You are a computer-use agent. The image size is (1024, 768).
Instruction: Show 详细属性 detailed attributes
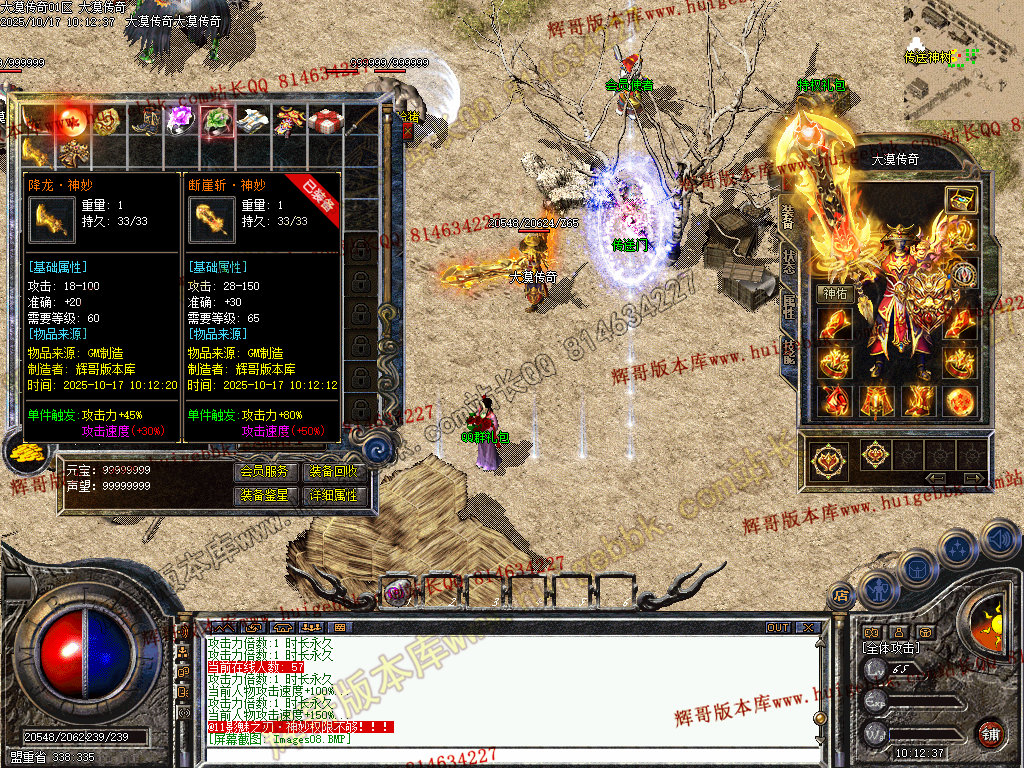(334, 495)
